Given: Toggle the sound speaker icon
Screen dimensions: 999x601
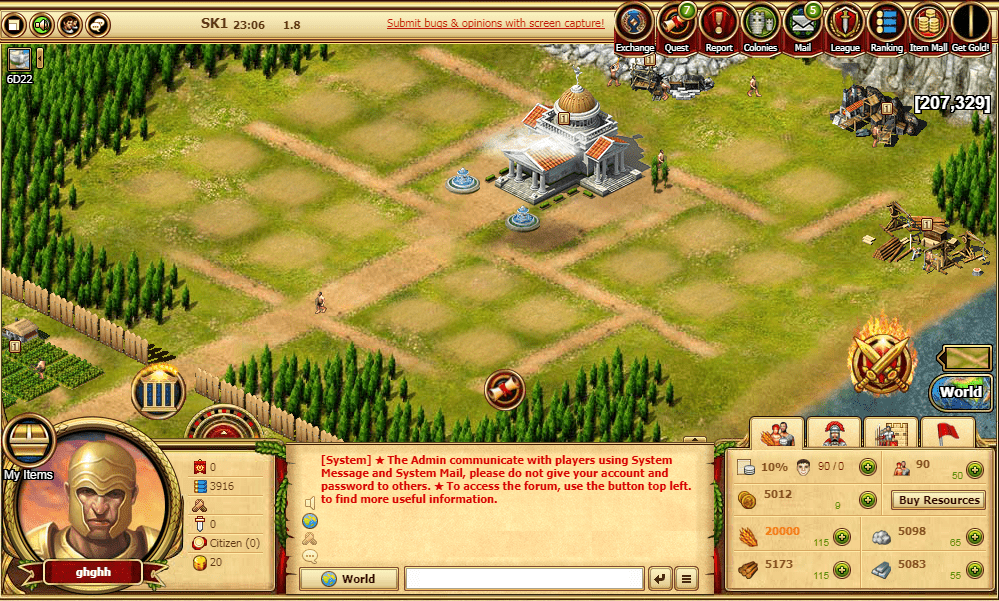Looking at the screenshot, I should [42, 23].
